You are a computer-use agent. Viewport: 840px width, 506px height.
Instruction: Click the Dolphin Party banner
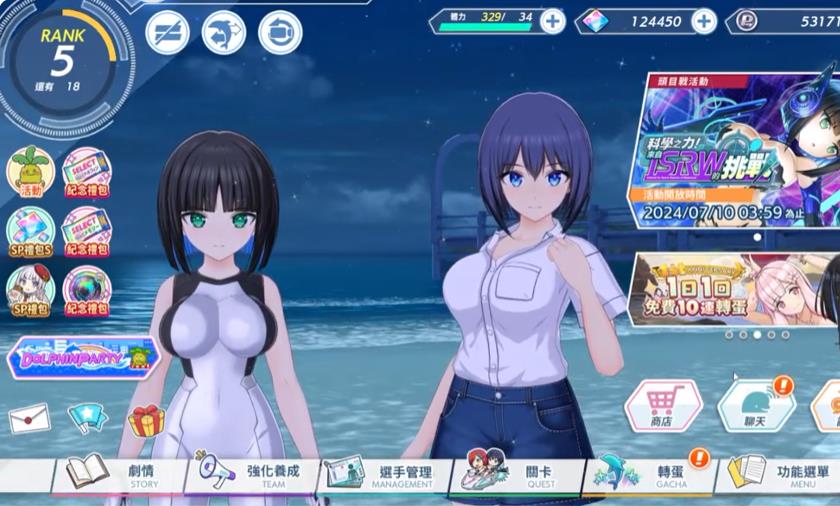coord(82,357)
